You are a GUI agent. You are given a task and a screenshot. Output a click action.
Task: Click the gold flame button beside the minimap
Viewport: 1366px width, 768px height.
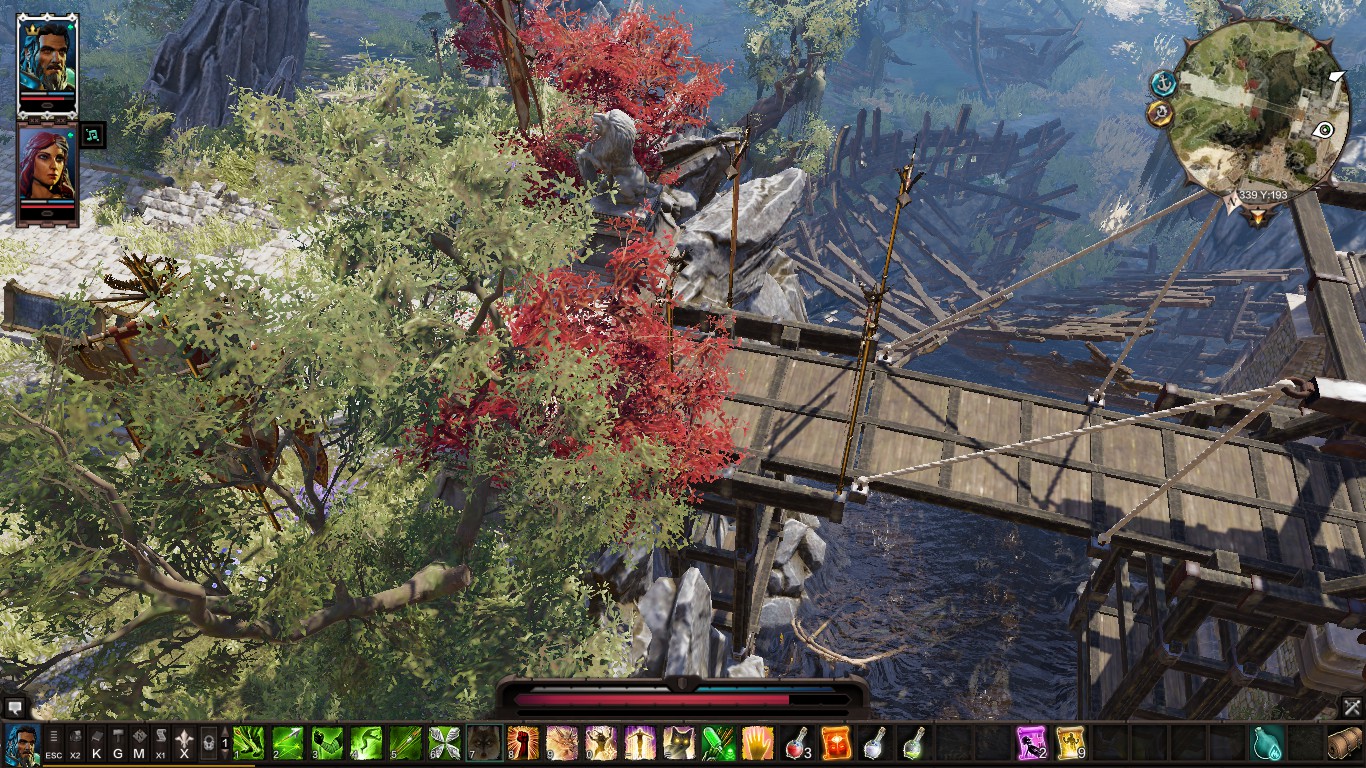click(x=1160, y=113)
